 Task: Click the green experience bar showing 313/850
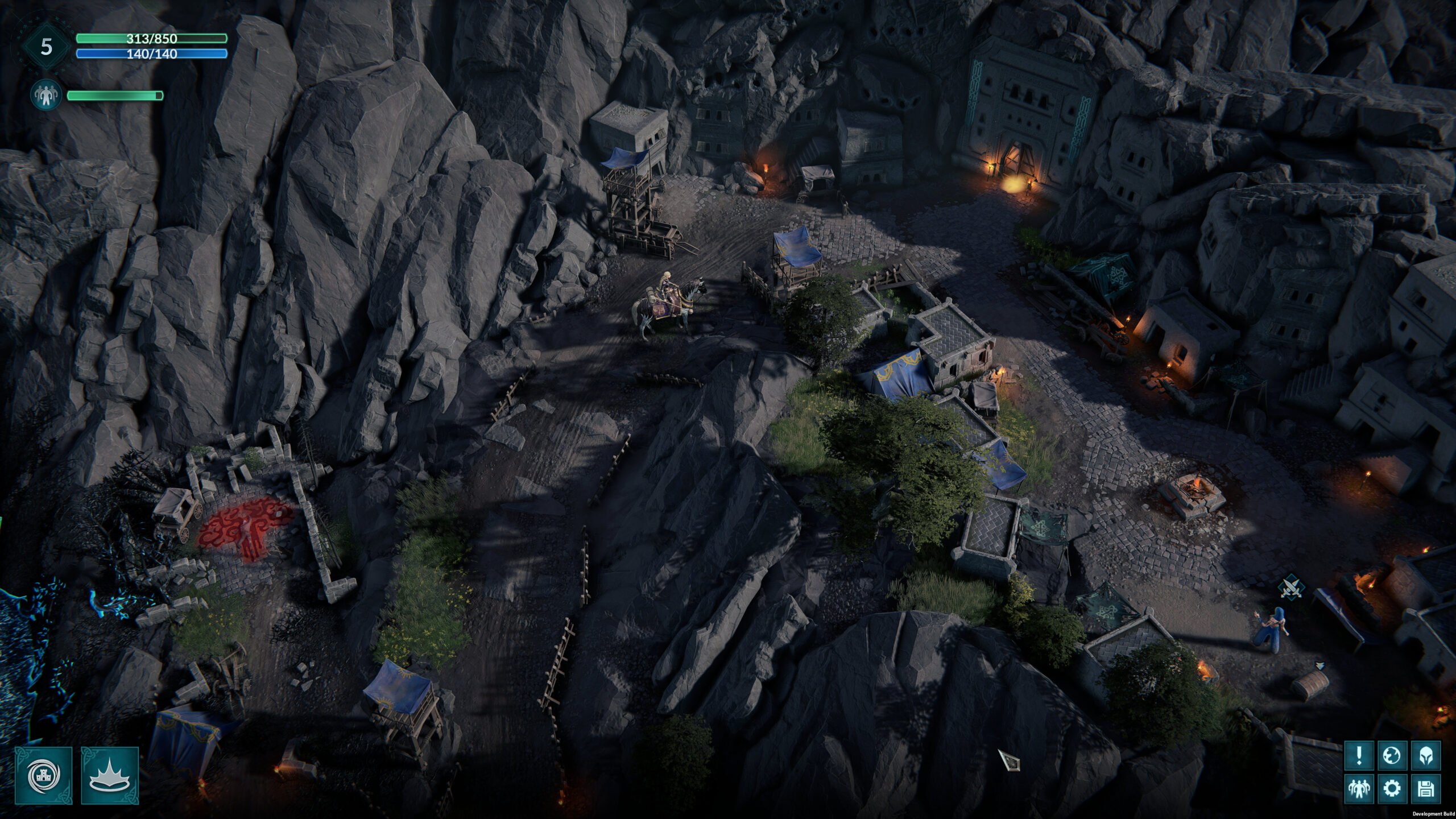click(x=151, y=38)
